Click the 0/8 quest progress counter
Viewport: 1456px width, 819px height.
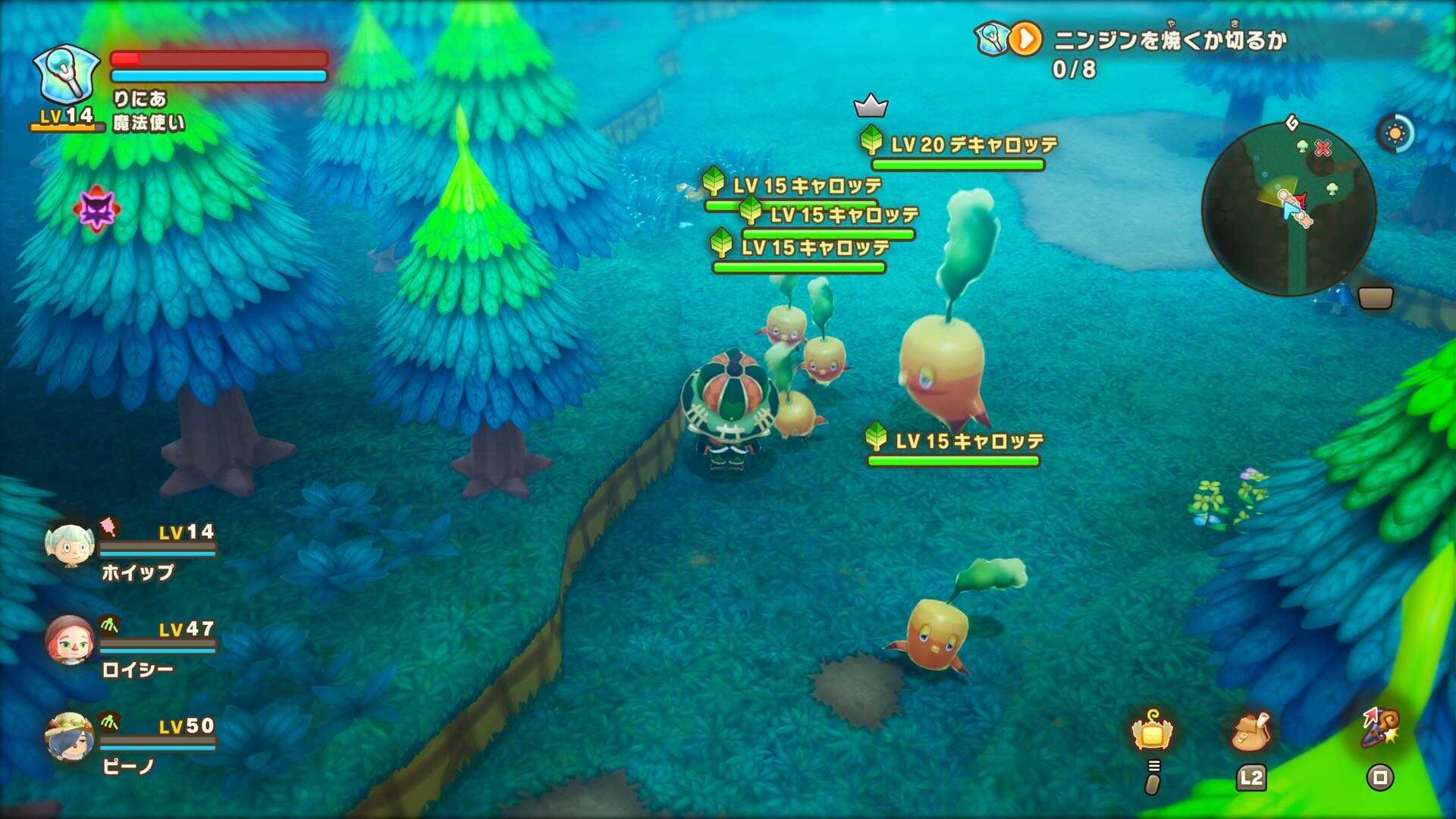(x=1074, y=71)
